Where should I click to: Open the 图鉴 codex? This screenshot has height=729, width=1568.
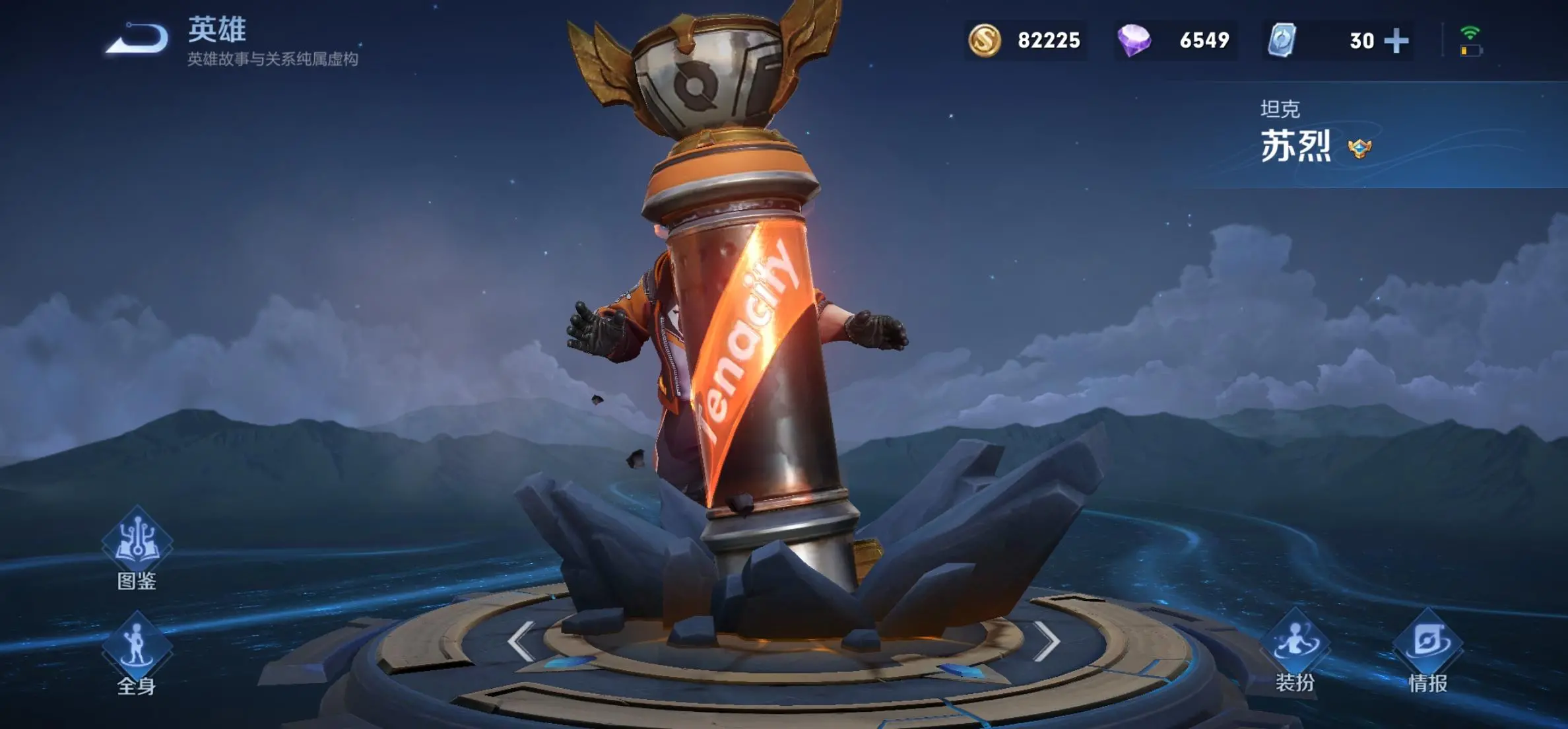point(137,546)
